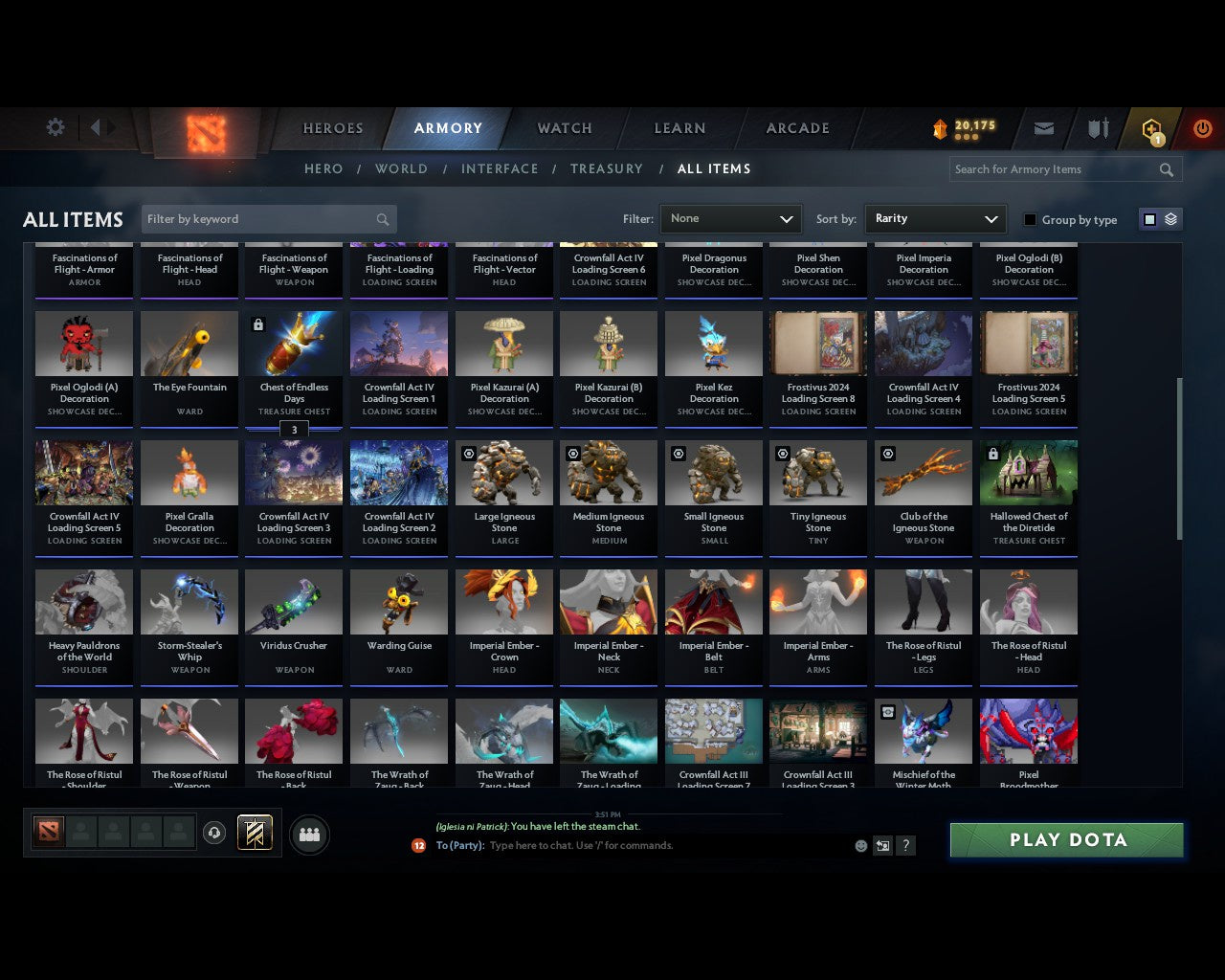Screen dimensions: 1225x980
Task: Toggle the Group by type checkbox
Action: 1030,219
